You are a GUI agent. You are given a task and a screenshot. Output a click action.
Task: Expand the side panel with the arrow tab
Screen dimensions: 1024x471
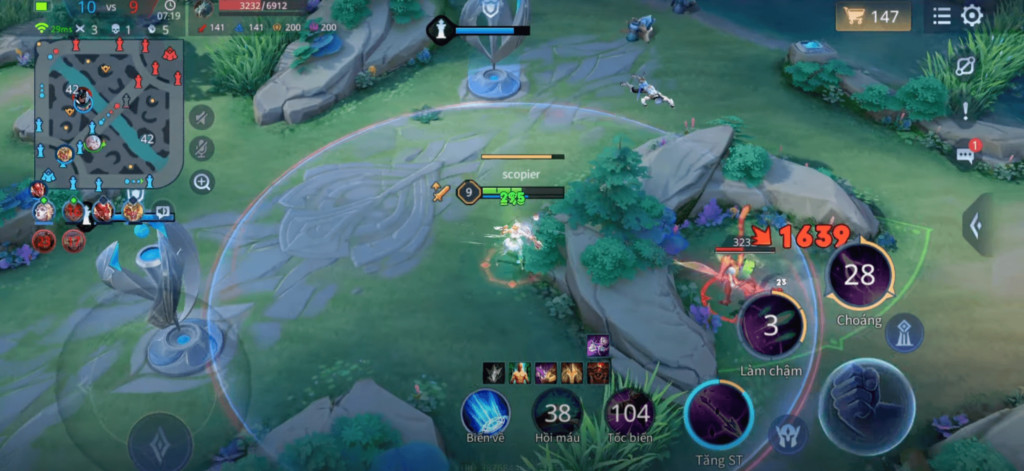click(x=976, y=224)
